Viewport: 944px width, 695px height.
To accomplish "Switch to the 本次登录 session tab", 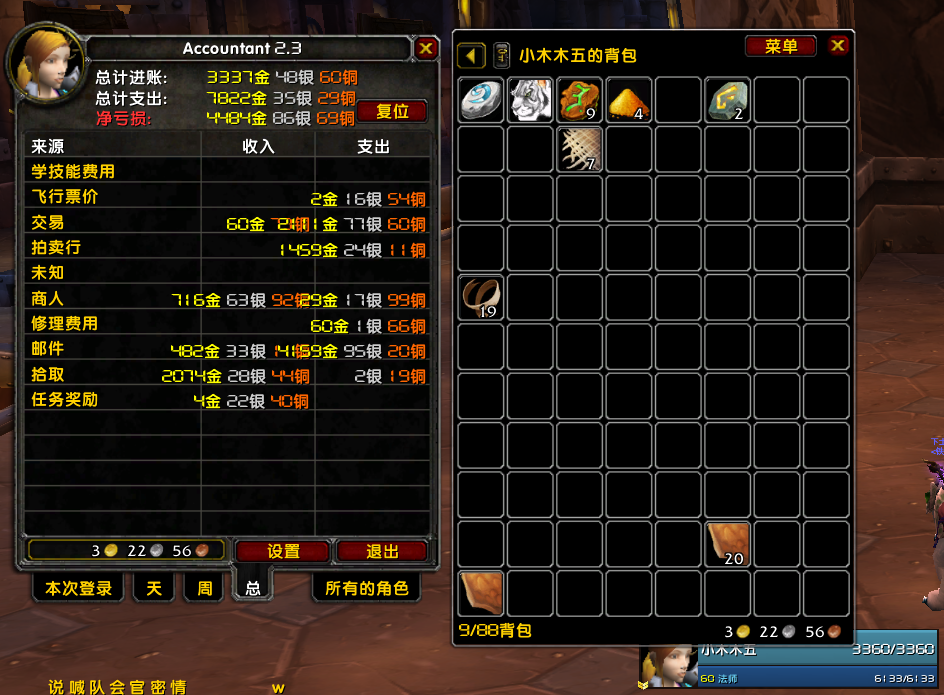I will 78,588.
